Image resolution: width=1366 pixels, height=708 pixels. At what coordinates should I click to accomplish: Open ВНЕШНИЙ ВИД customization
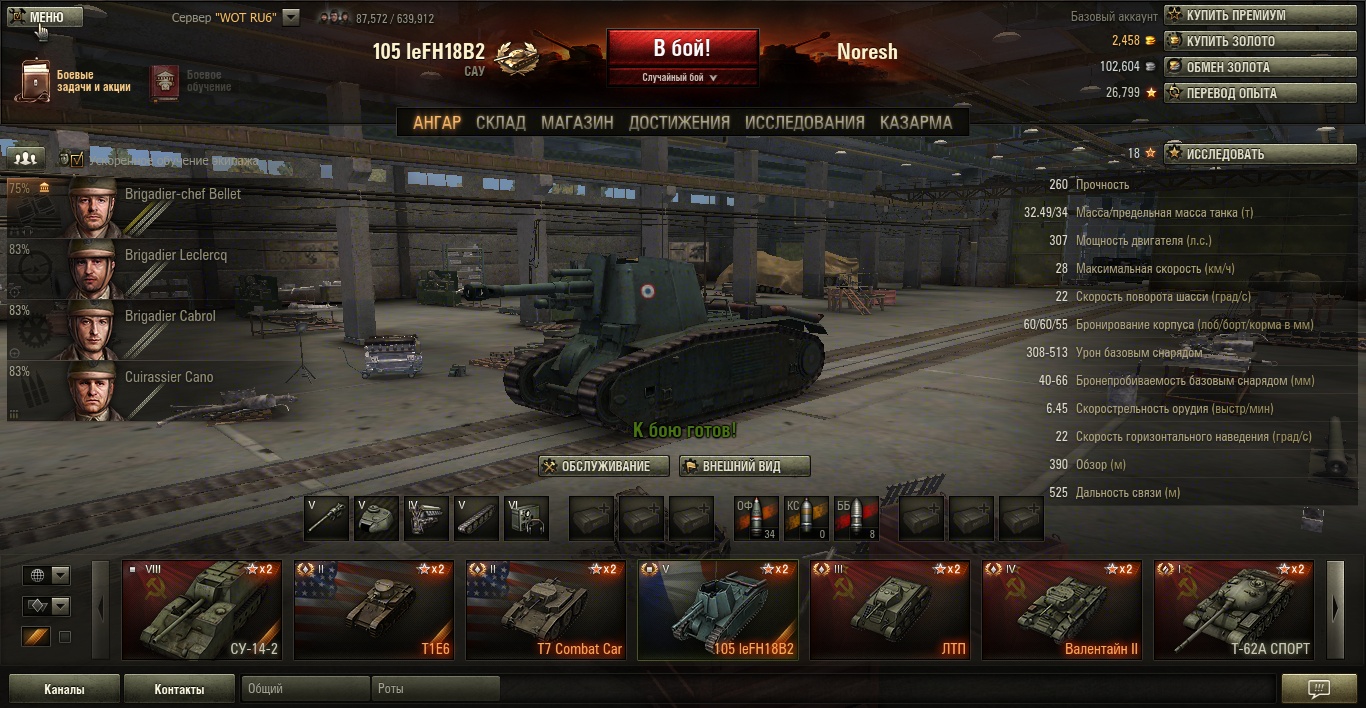pyautogui.click(x=745, y=466)
